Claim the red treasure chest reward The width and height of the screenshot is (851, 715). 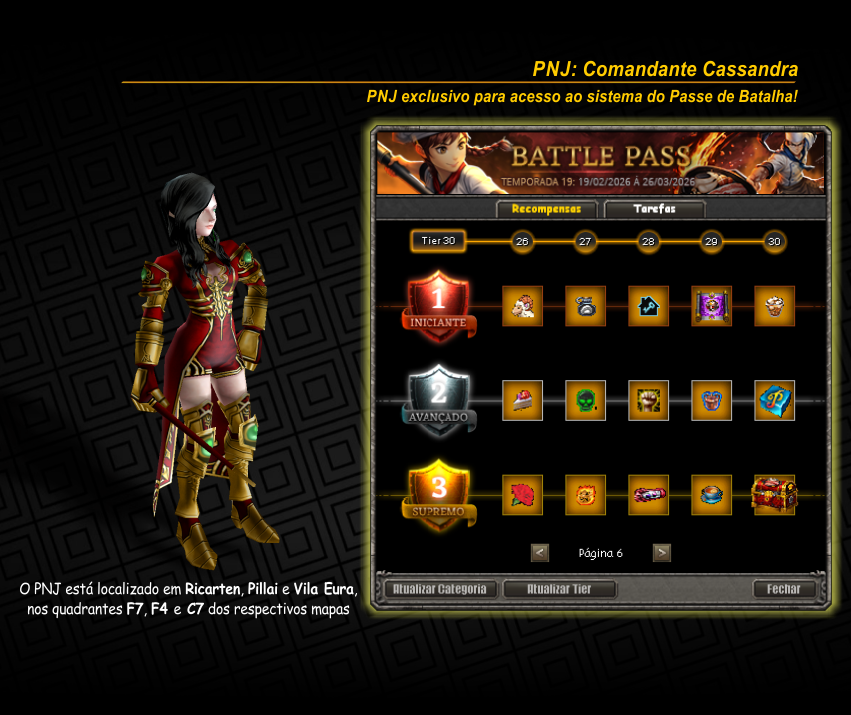[774, 494]
